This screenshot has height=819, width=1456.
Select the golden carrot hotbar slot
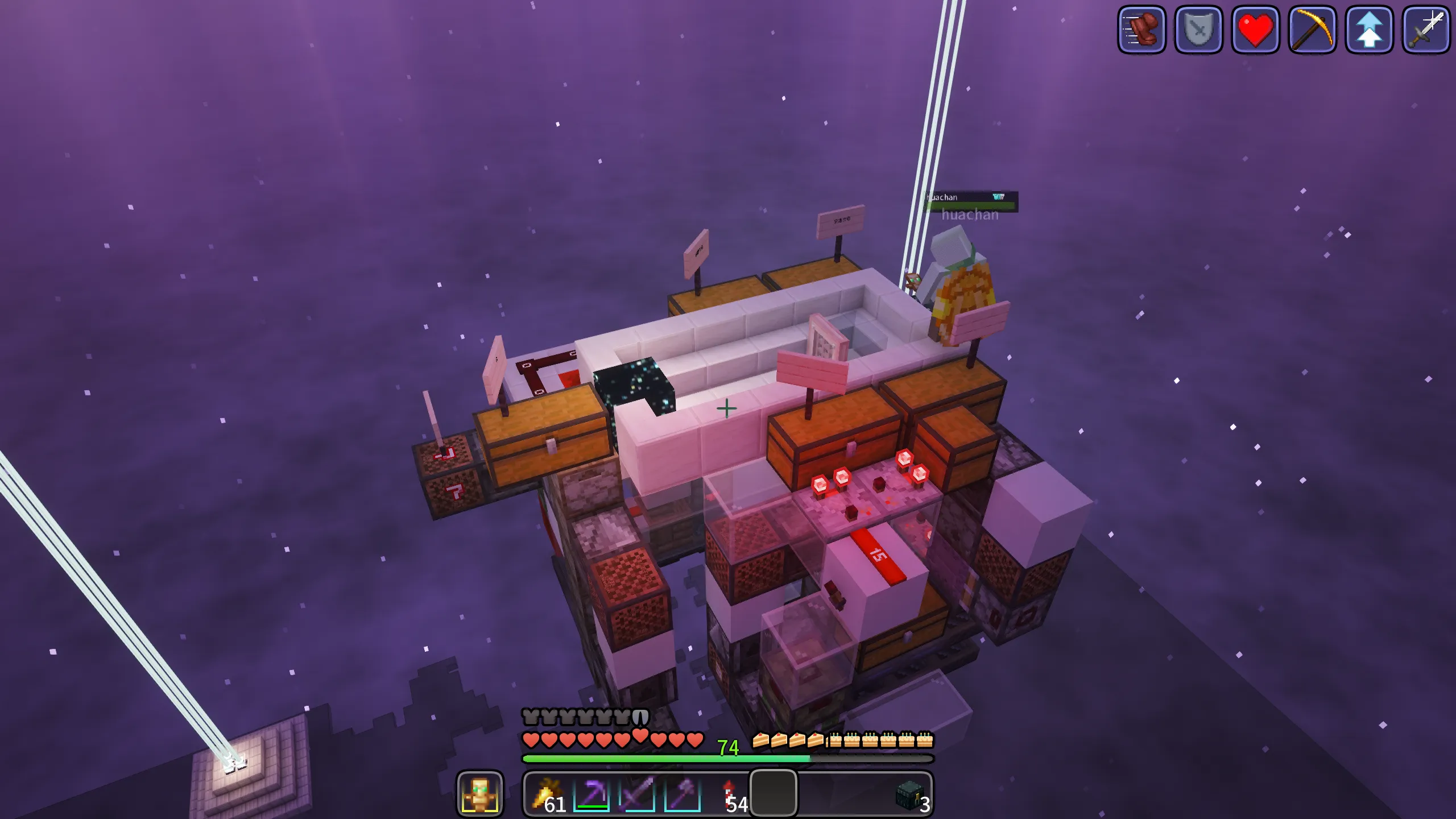pyautogui.click(x=547, y=794)
